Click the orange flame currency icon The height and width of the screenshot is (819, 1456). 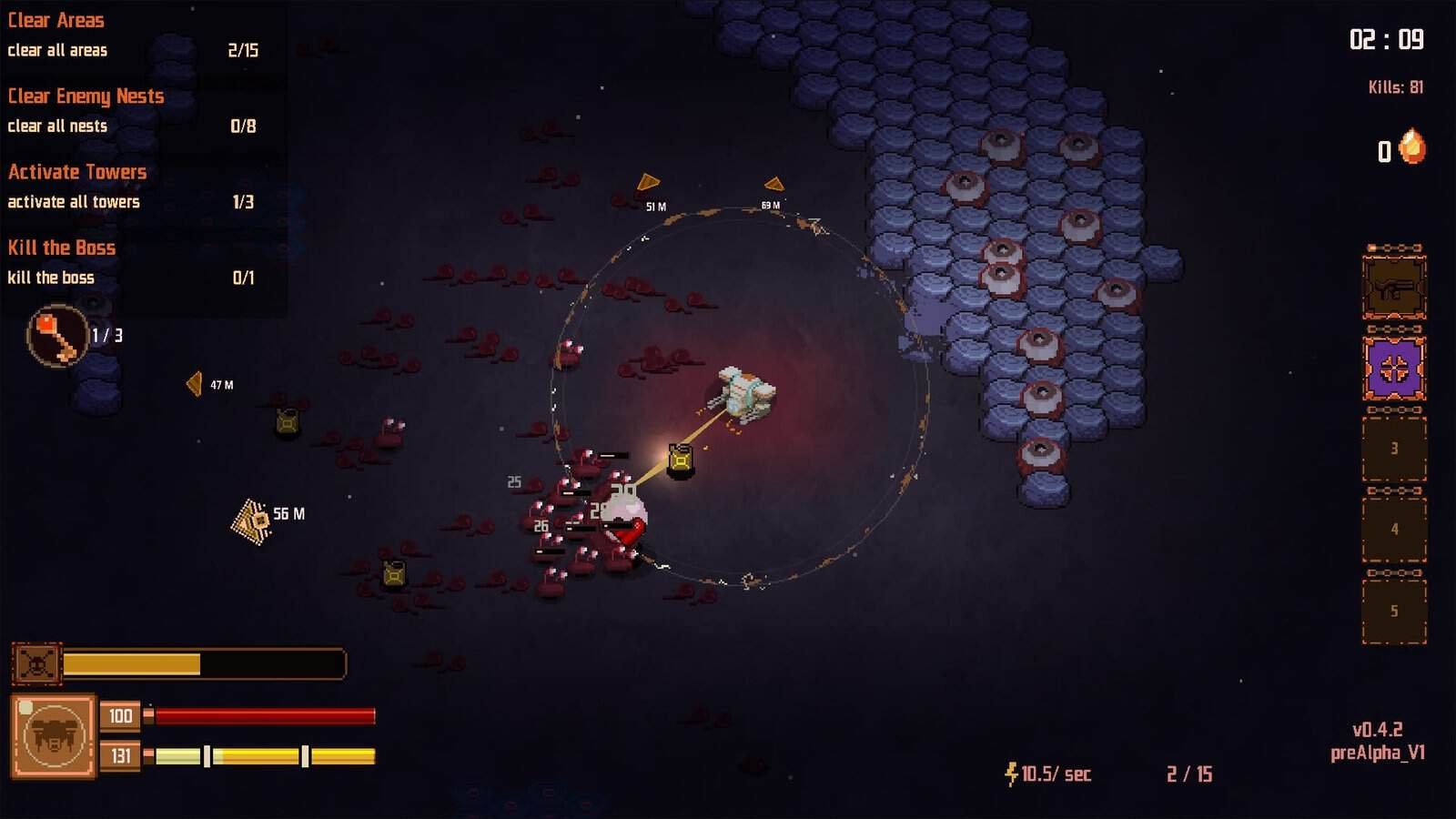pos(1412,147)
